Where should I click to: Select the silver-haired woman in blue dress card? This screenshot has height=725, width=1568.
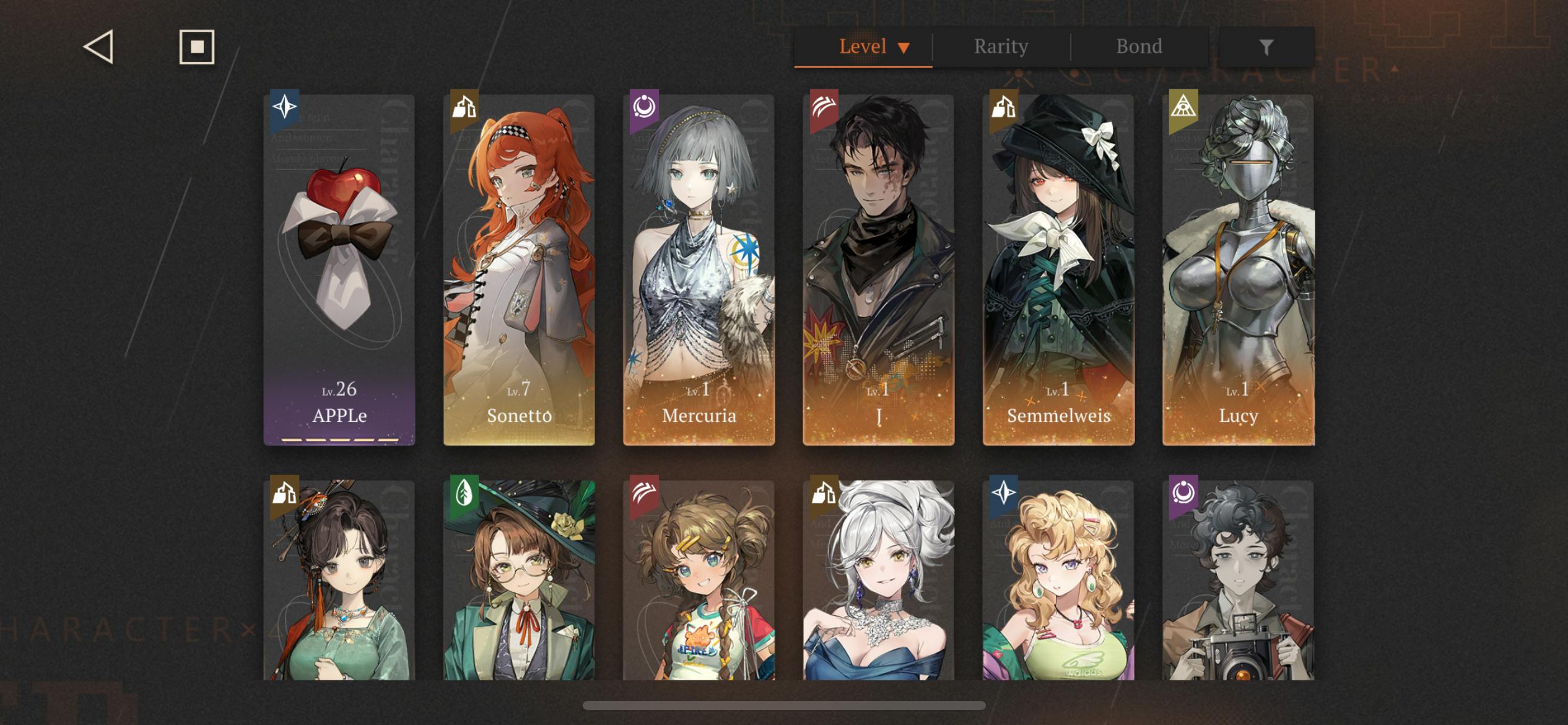(878, 579)
